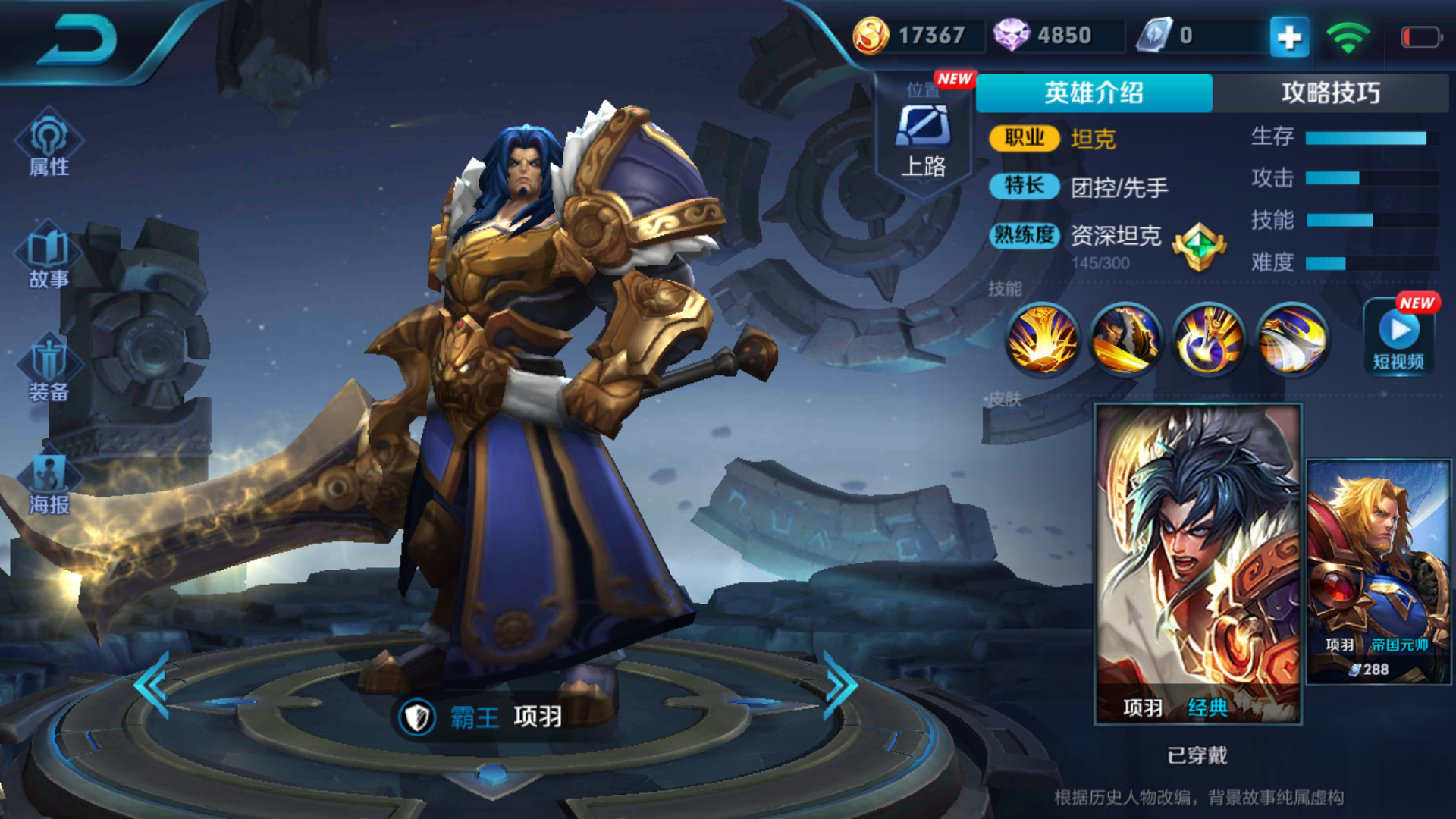The image size is (1456, 819).
Task: Click the blue plus add-currency button
Action: click(1289, 36)
